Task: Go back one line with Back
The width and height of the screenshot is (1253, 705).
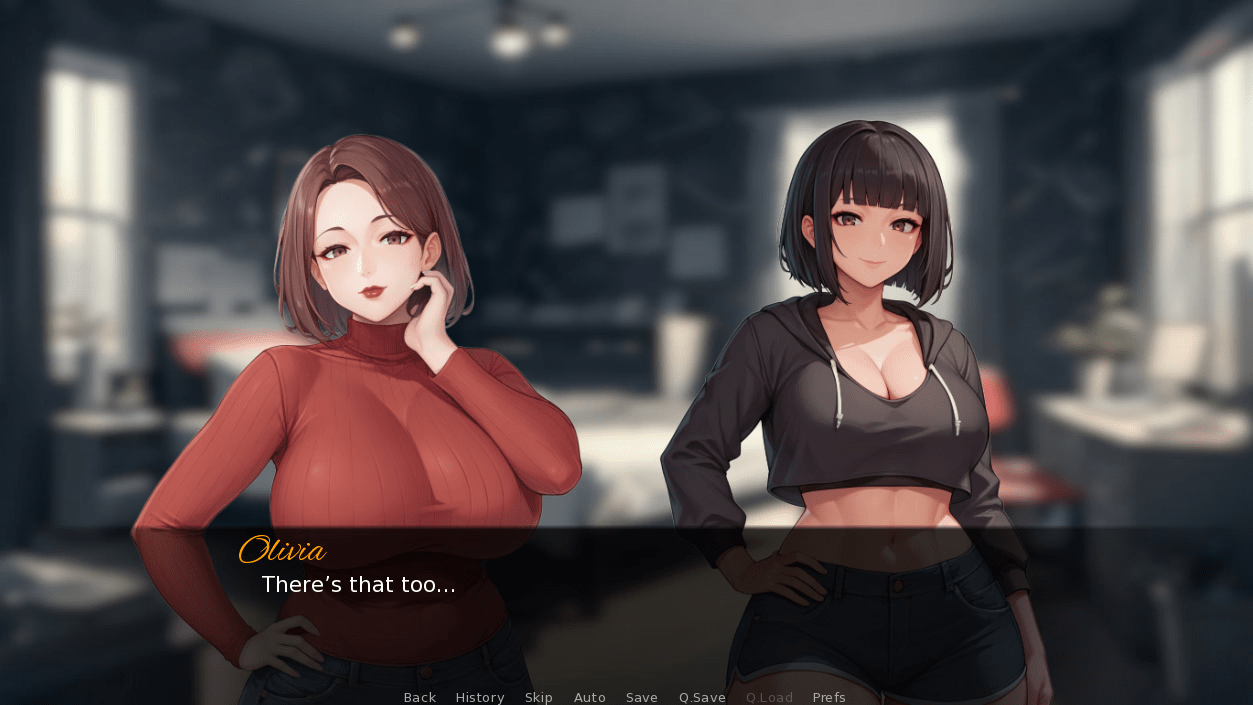Action: 419,697
